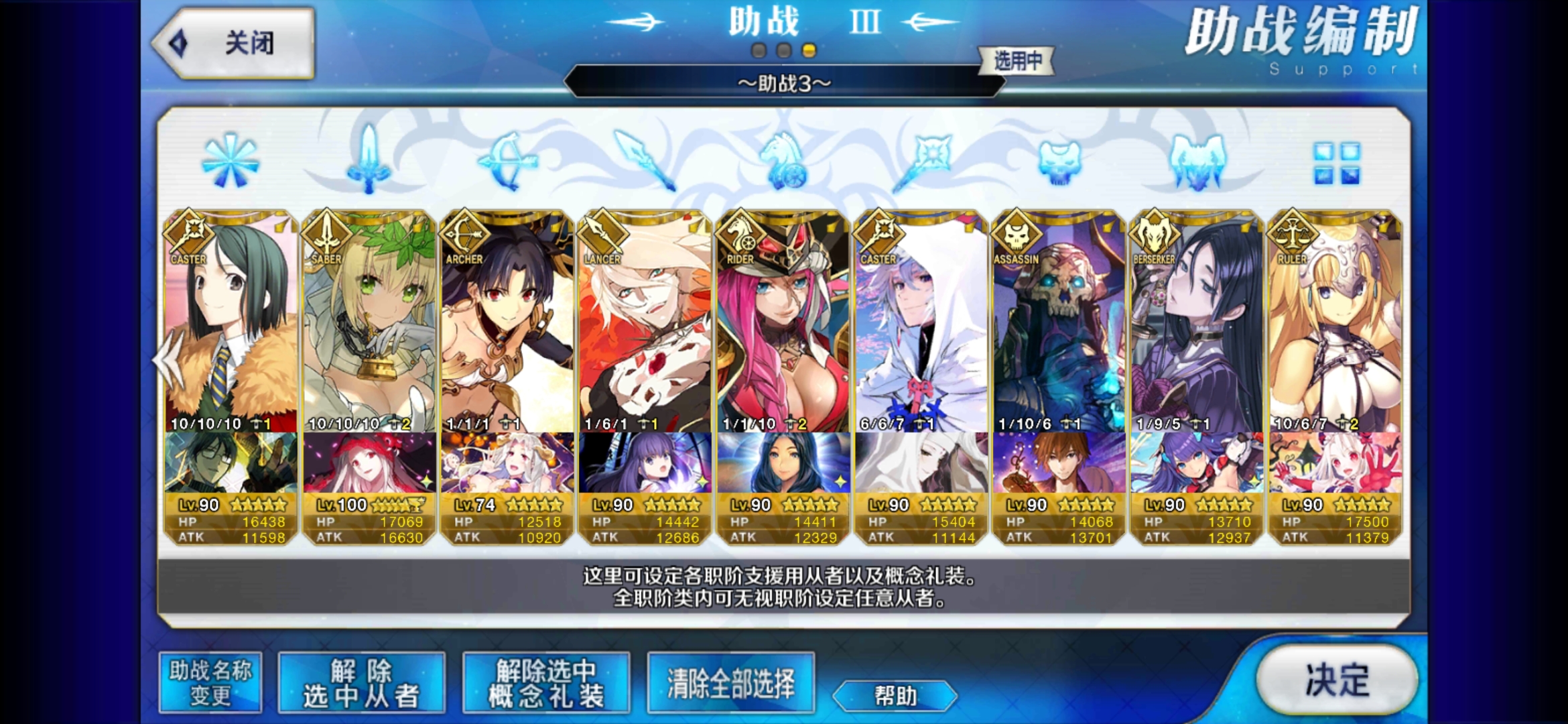Viewport: 1568px width, 724px height.
Task: Confirm with the 决定 button
Action: point(1337,680)
